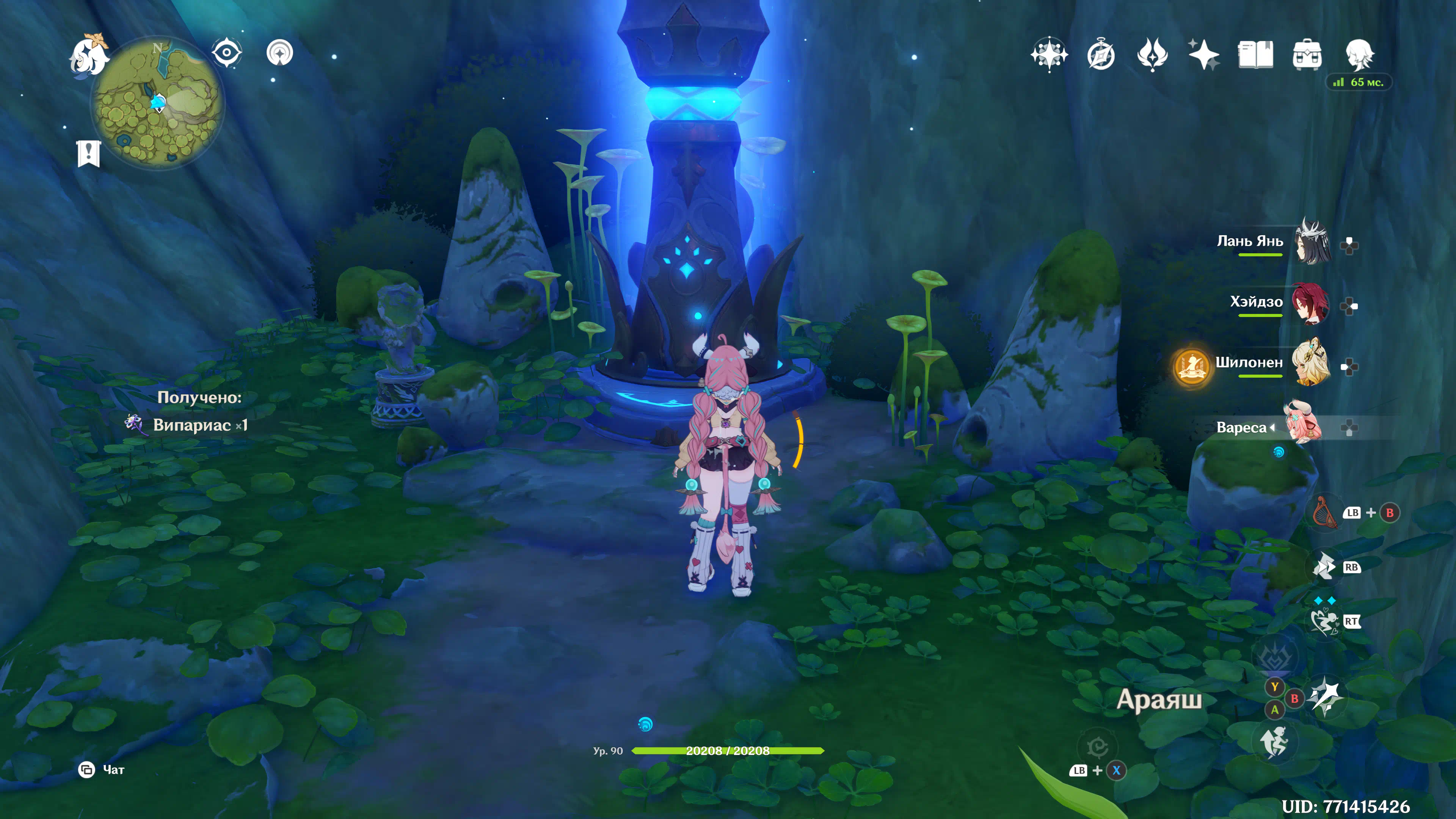Open the backpack inventory
The width and height of the screenshot is (1456, 819).
[1307, 55]
